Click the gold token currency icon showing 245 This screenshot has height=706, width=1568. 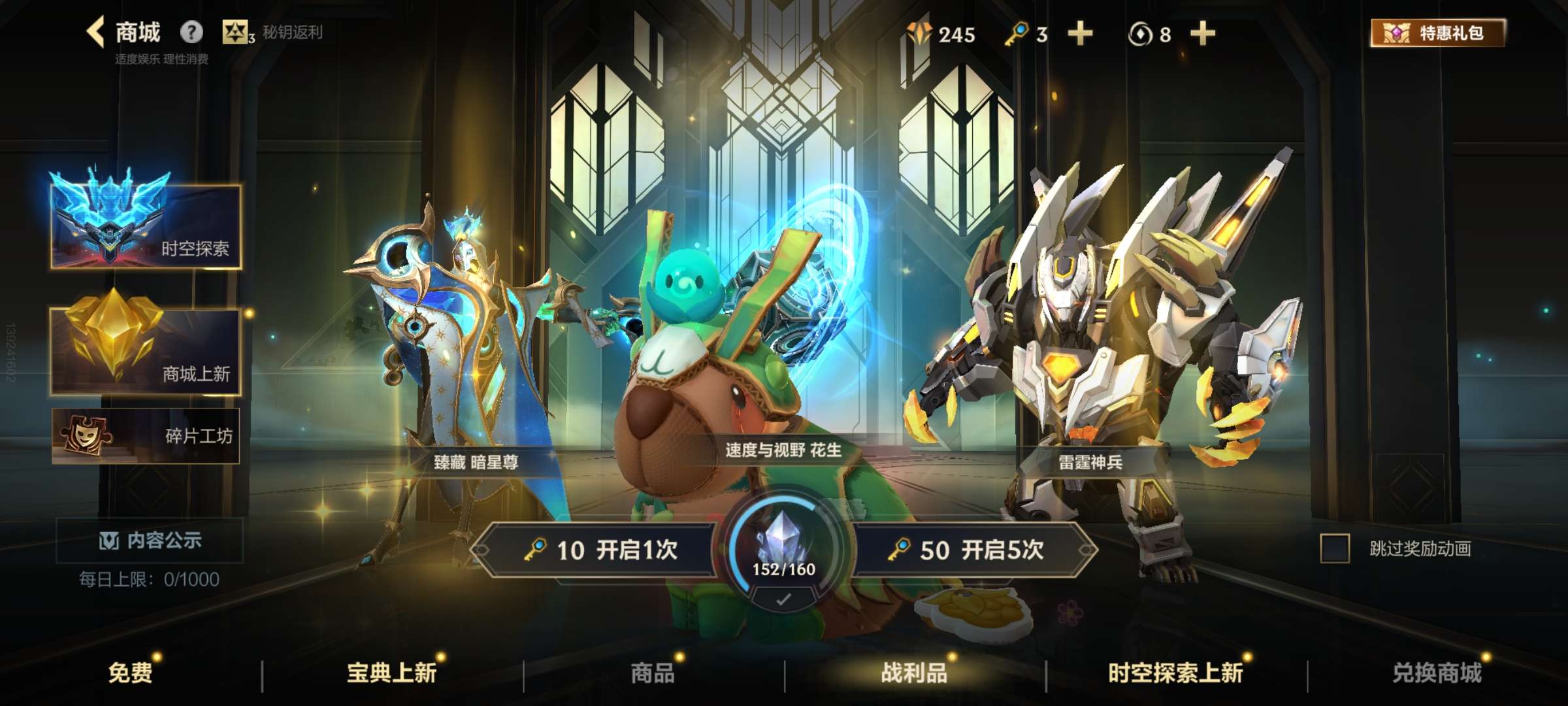coord(920,31)
